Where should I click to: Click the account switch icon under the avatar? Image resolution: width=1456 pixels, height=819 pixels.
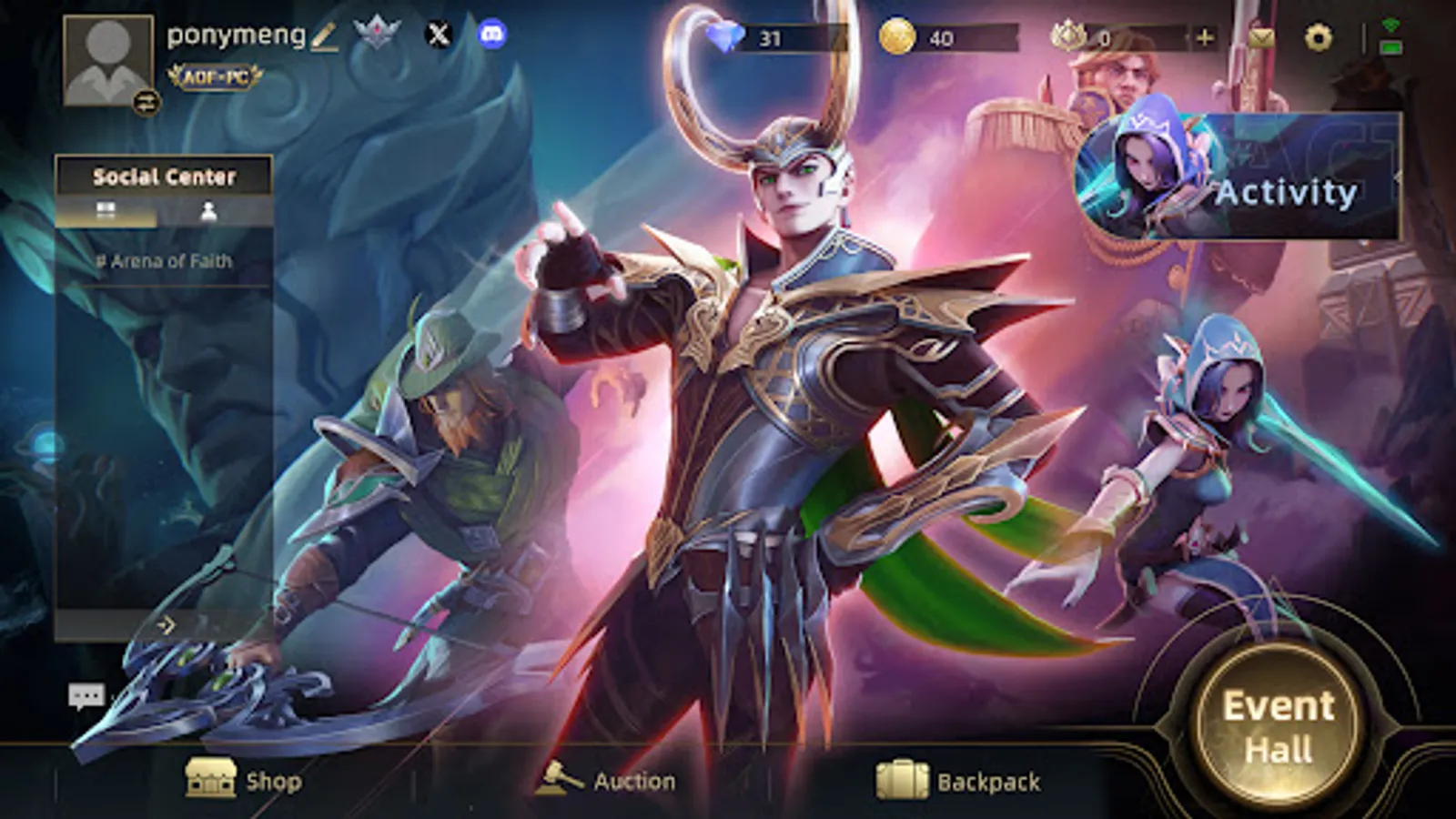pos(146,103)
